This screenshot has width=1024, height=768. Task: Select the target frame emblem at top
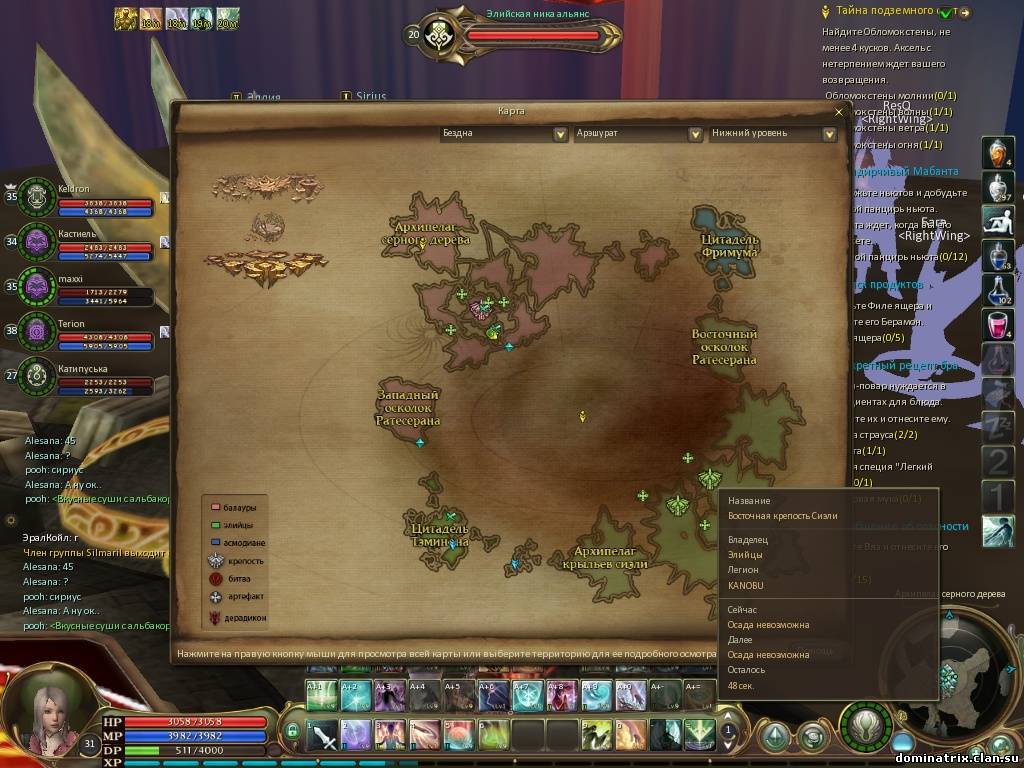tap(440, 36)
